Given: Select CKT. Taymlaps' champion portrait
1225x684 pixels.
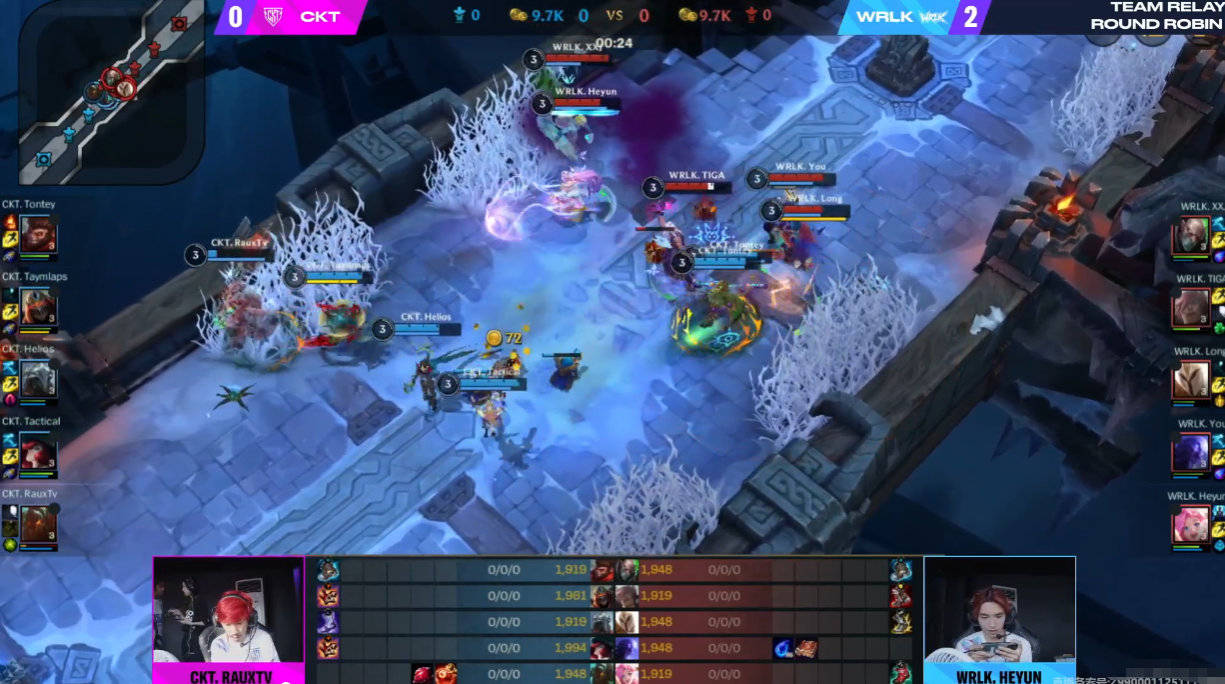Looking at the screenshot, I should [x=38, y=307].
